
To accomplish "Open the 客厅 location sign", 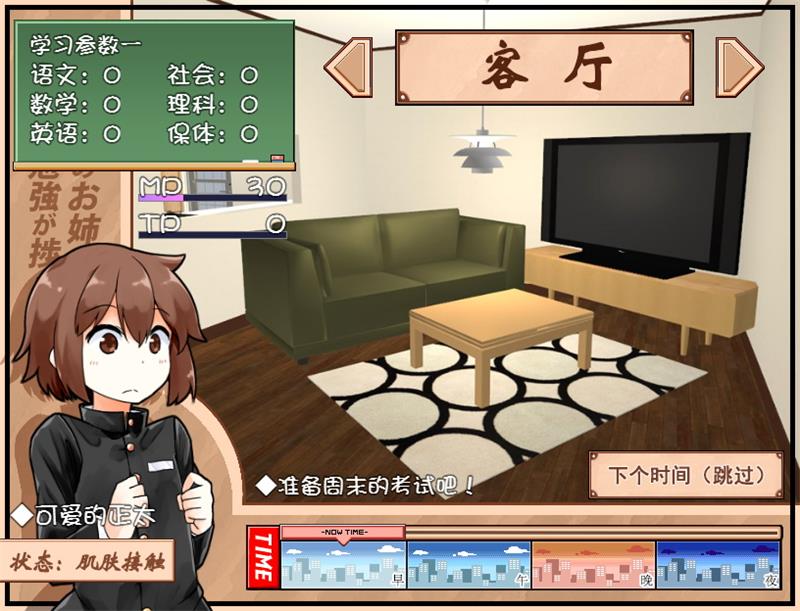I will click(545, 67).
